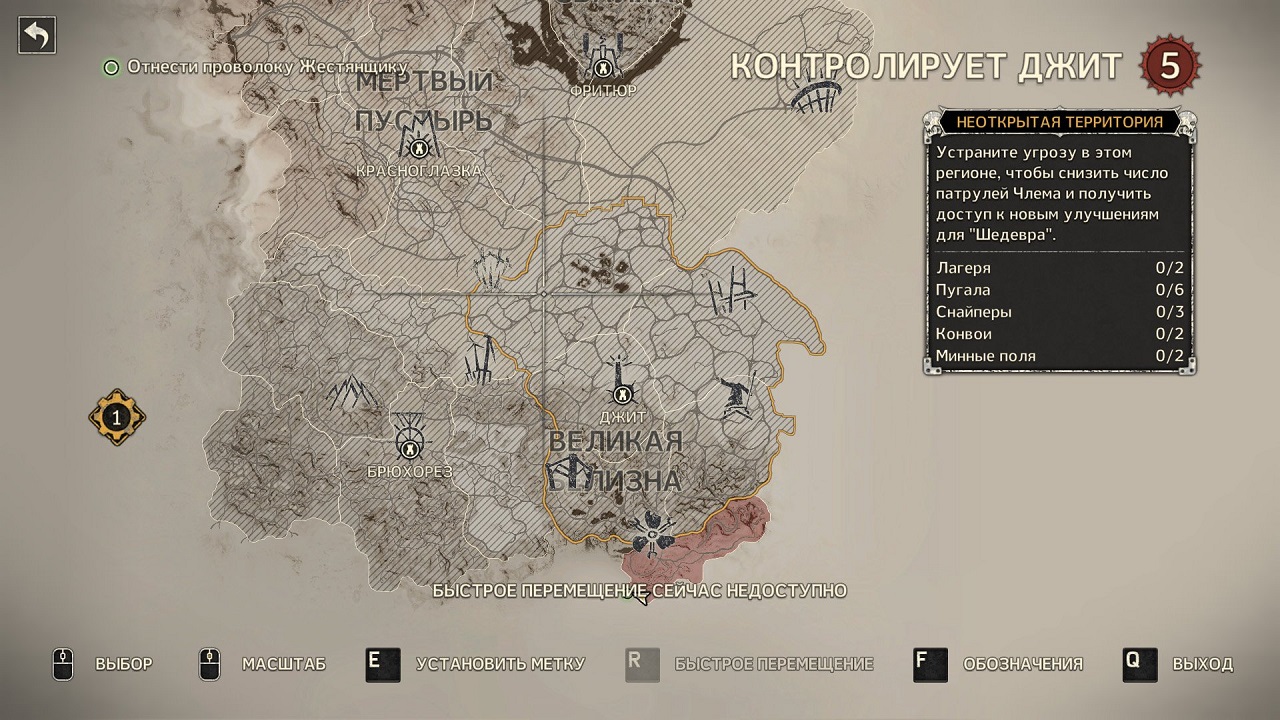Click the red threat level 5 badge

click(1169, 66)
